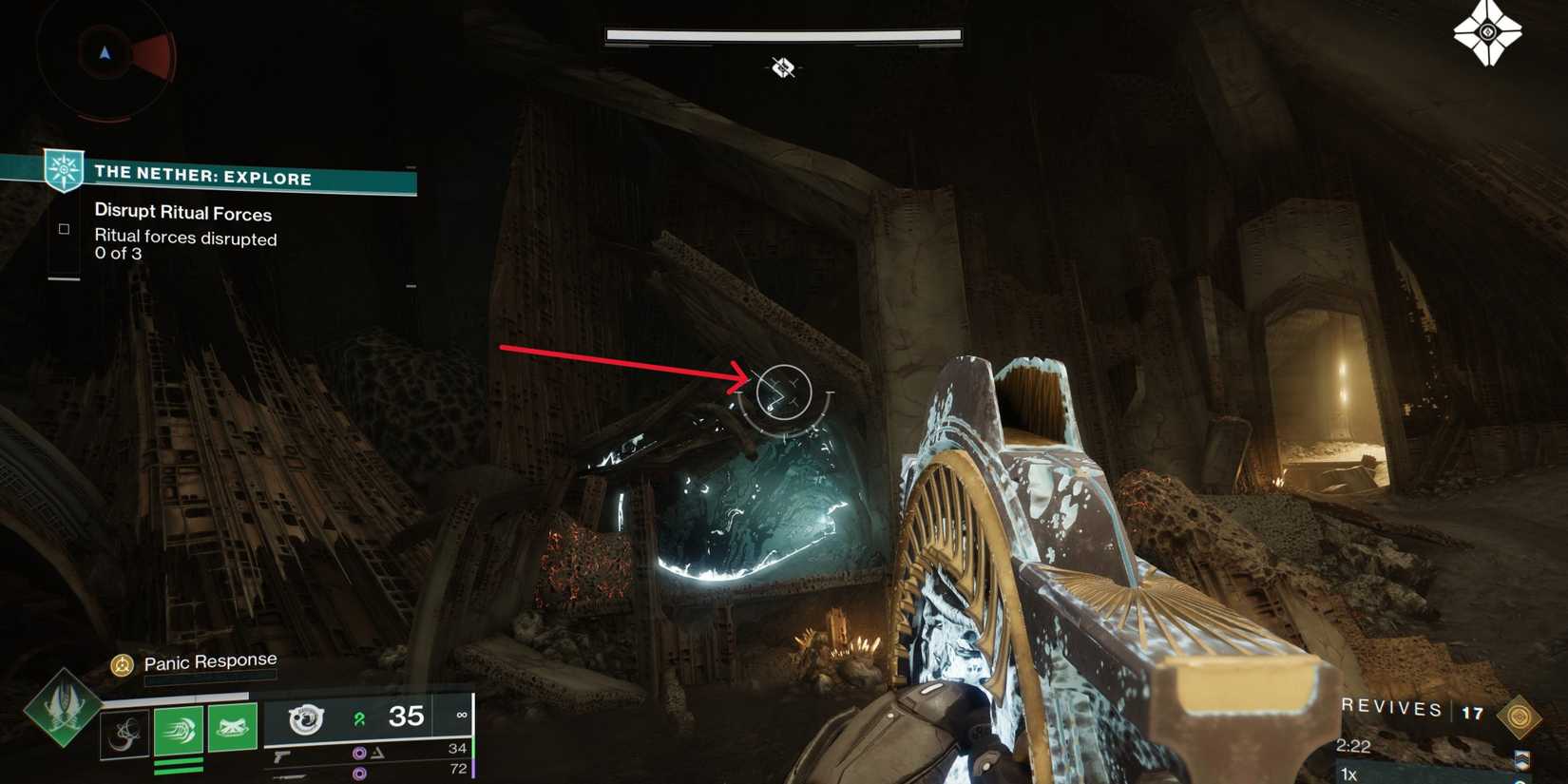Click the 2:22 timer text
This screenshot has height=784, width=1568.
(x=1353, y=745)
